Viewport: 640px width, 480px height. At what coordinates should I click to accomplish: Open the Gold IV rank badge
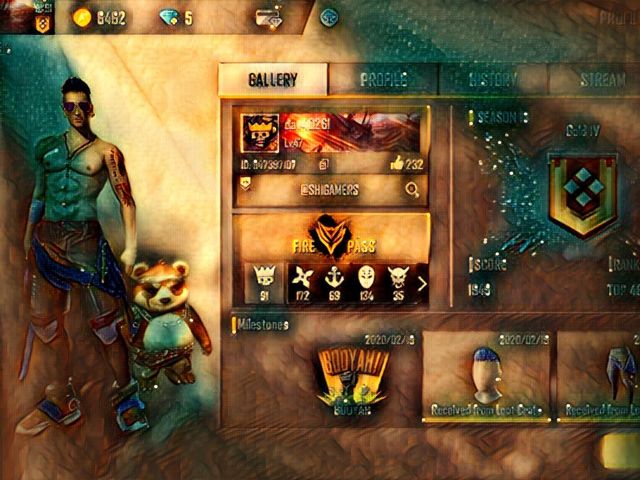(x=582, y=194)
